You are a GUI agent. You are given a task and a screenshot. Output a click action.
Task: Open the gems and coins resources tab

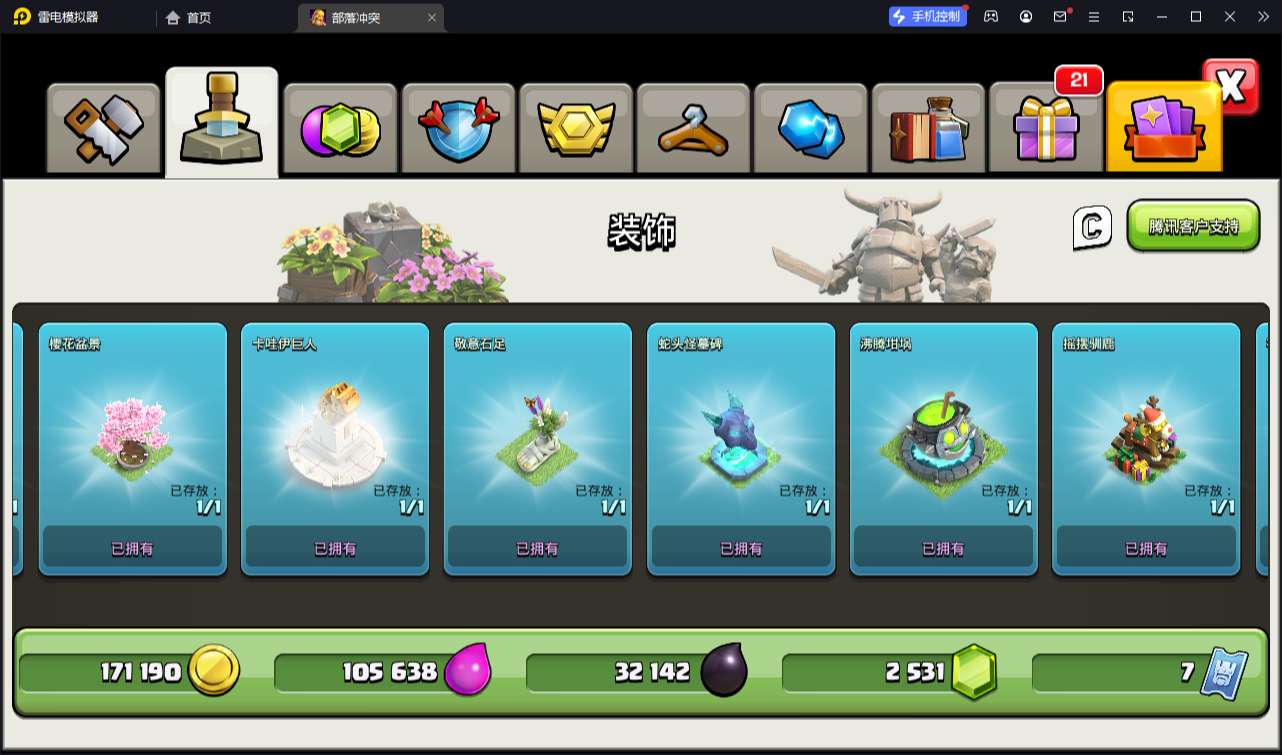(340, 129)
